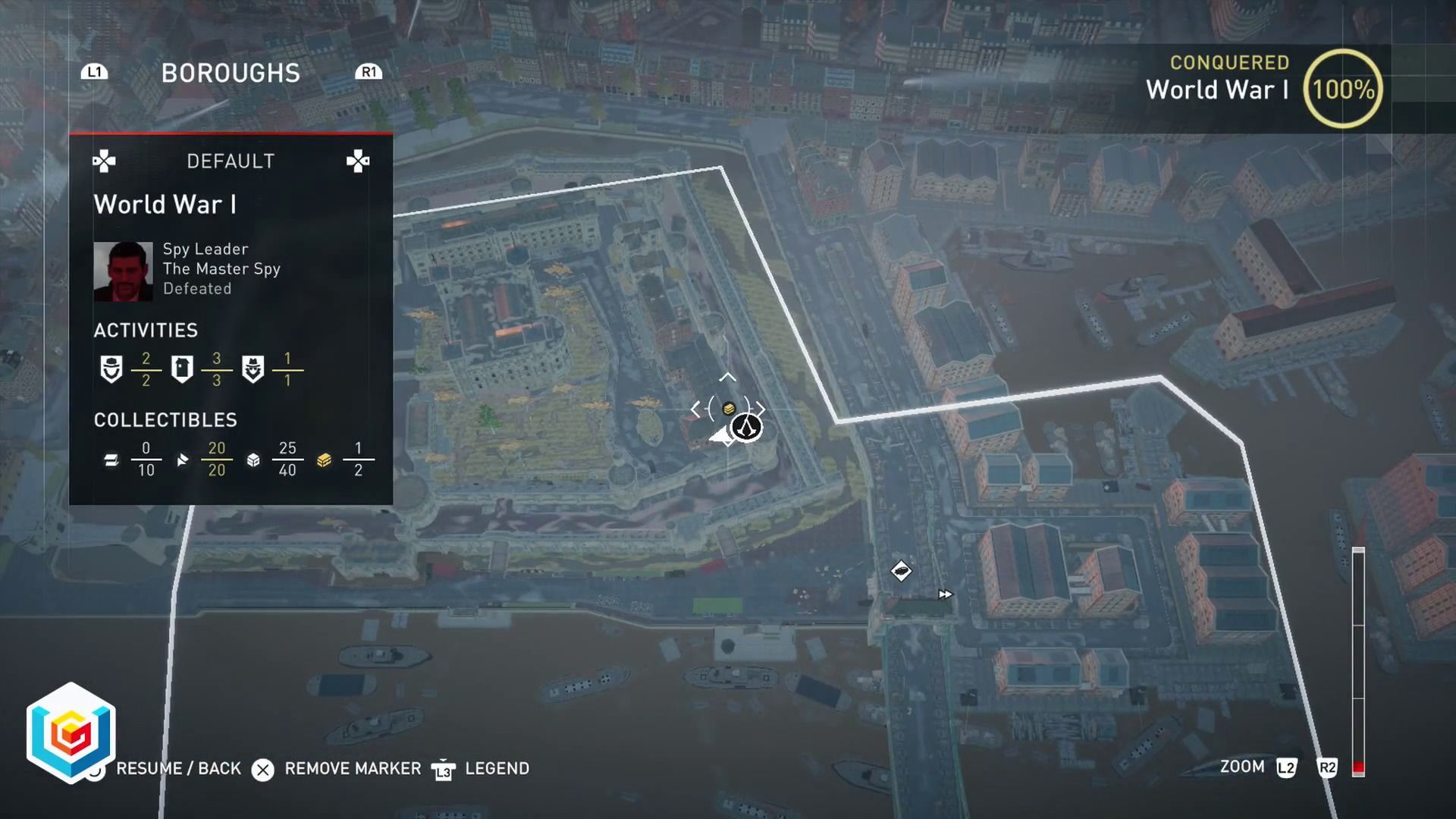This screenshot has width=1456, height=819.
Task: Select the gold chest marker on the map
Action: [x=728, y=409]
